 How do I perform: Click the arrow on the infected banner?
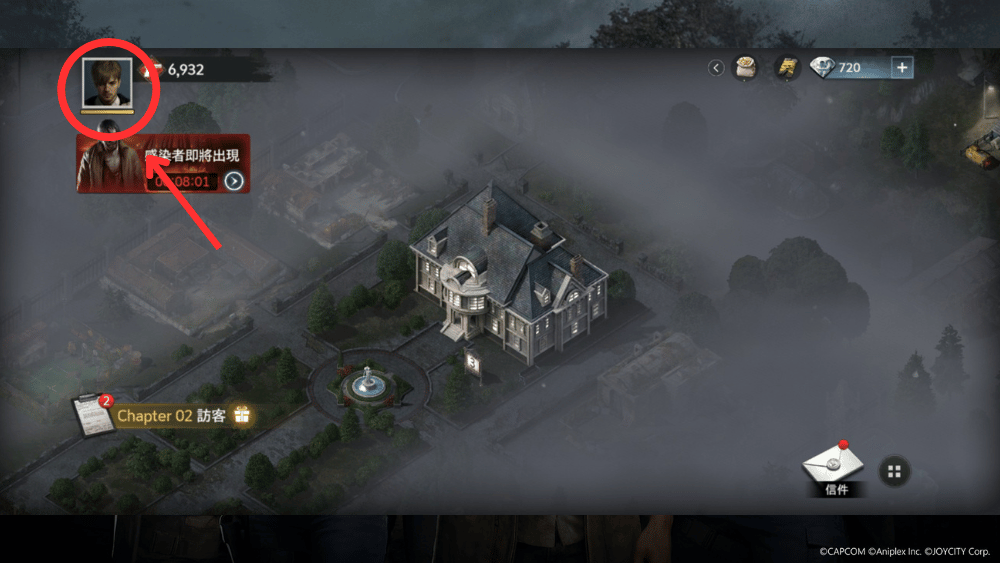point(234,181)
